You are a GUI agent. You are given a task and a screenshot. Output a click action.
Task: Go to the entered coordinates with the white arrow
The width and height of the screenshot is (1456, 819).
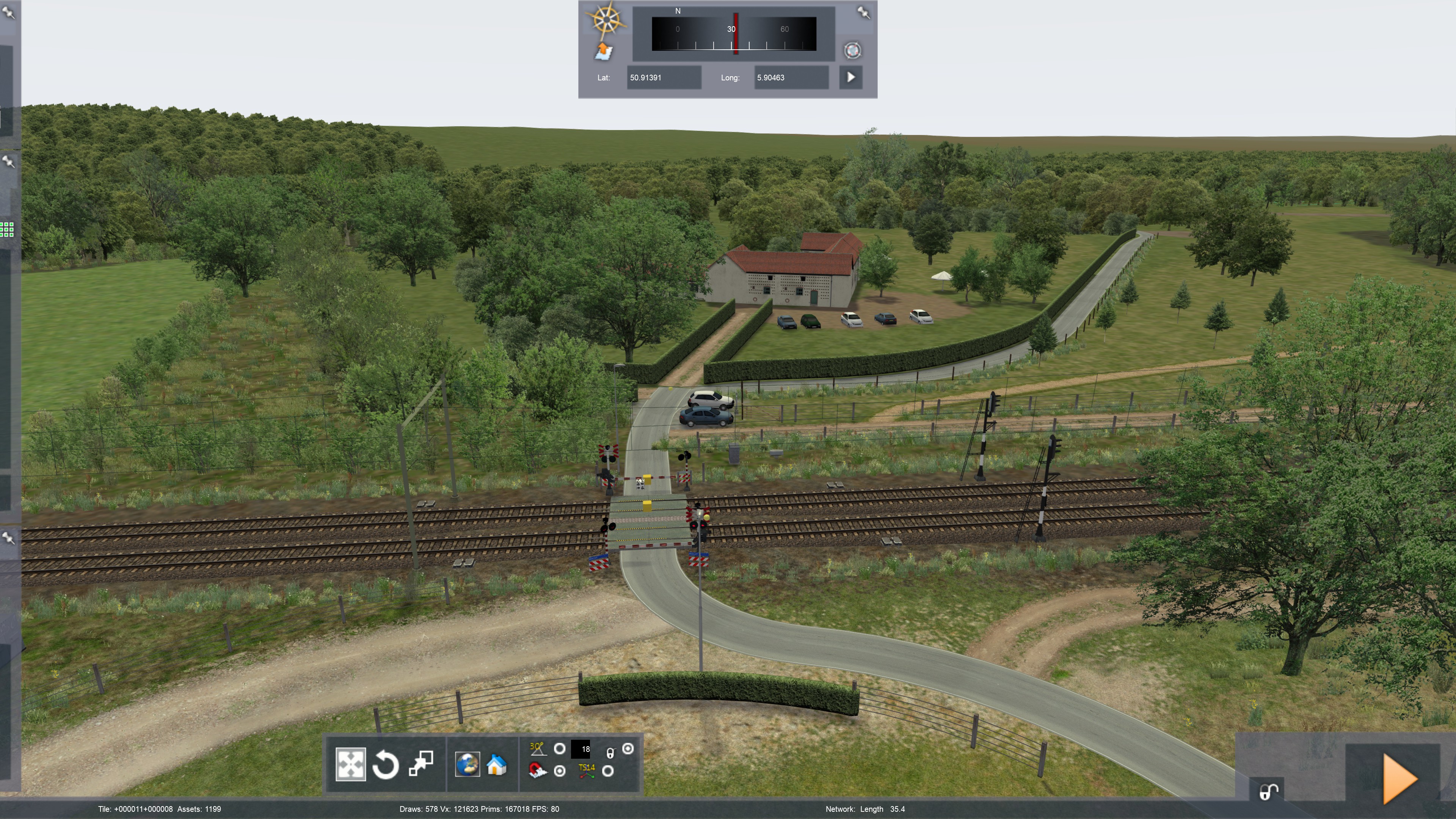(850, 77)
